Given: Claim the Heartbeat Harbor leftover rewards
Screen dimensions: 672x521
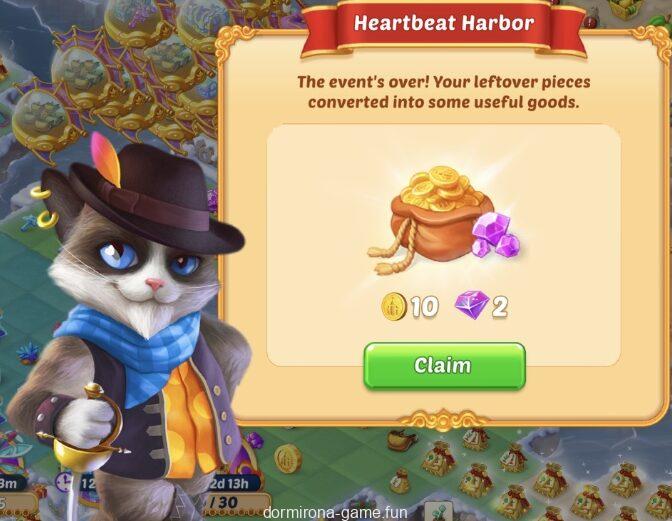Looking at the screenshot, I should tap(443, 365).
